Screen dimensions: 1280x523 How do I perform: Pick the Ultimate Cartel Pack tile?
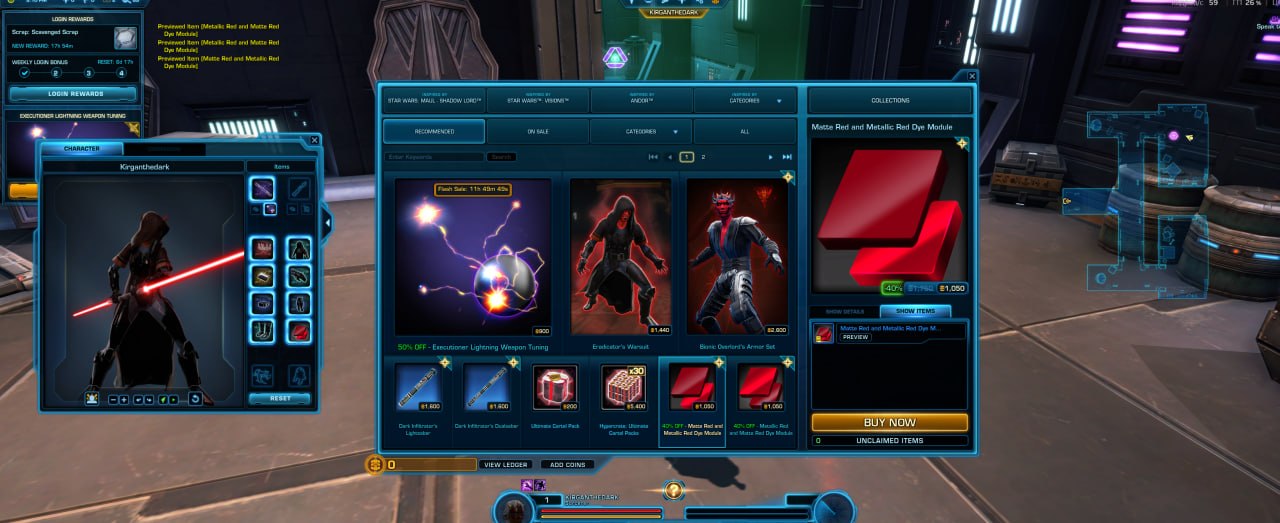[x=555, y=389]
